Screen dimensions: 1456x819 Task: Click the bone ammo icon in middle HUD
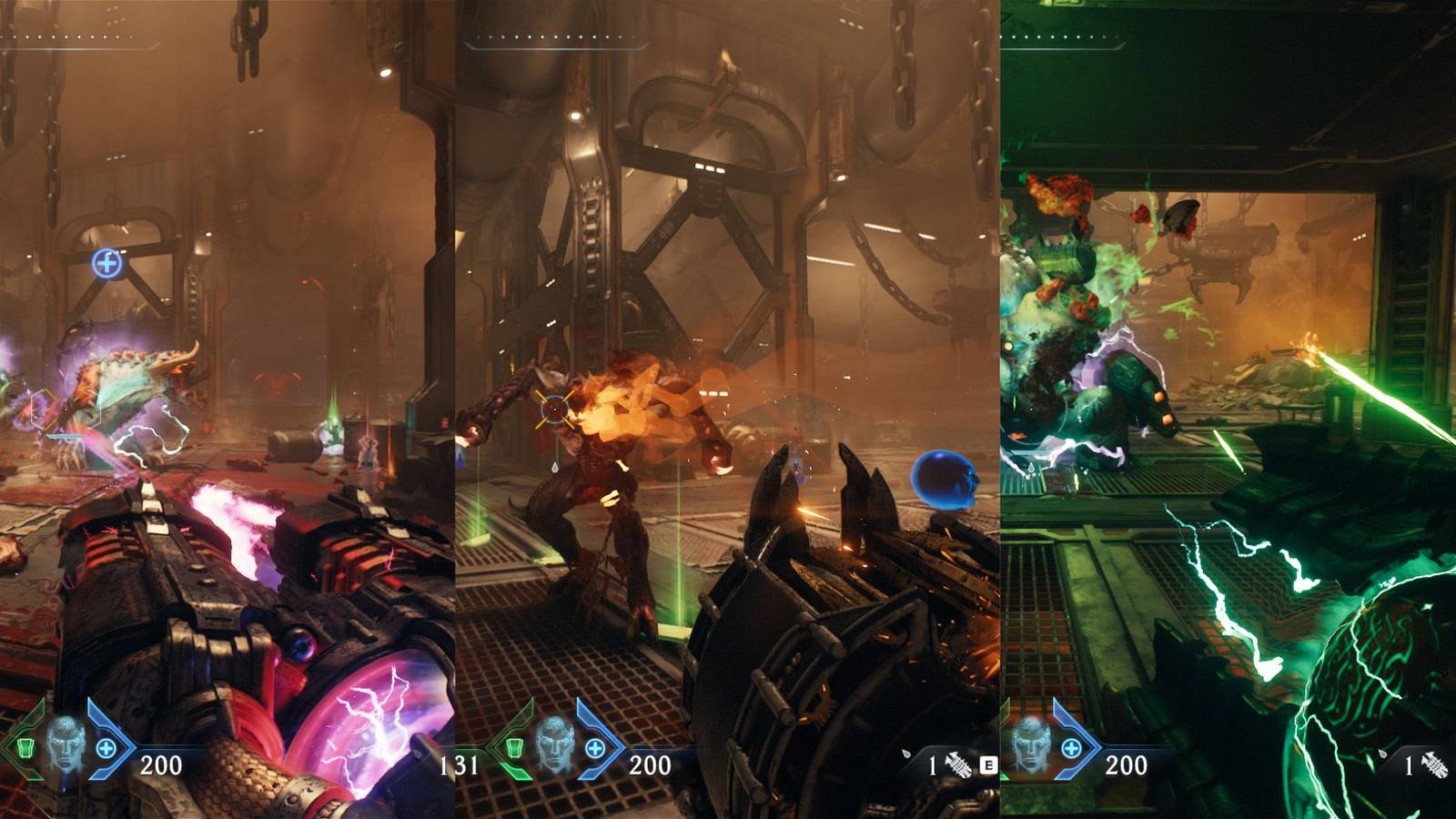(x=956, y=763)
